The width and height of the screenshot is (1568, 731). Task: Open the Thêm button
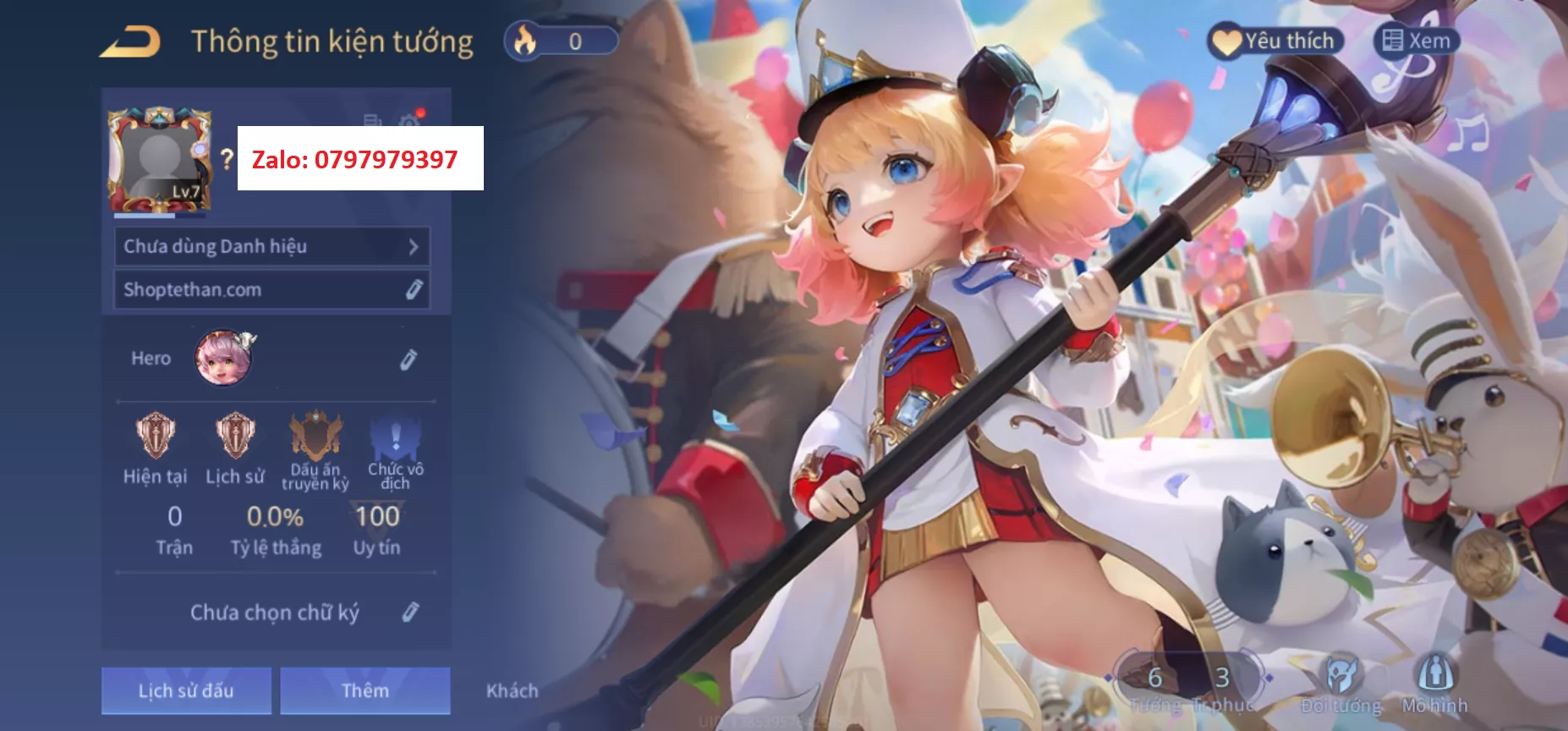(x=365, y=690)
